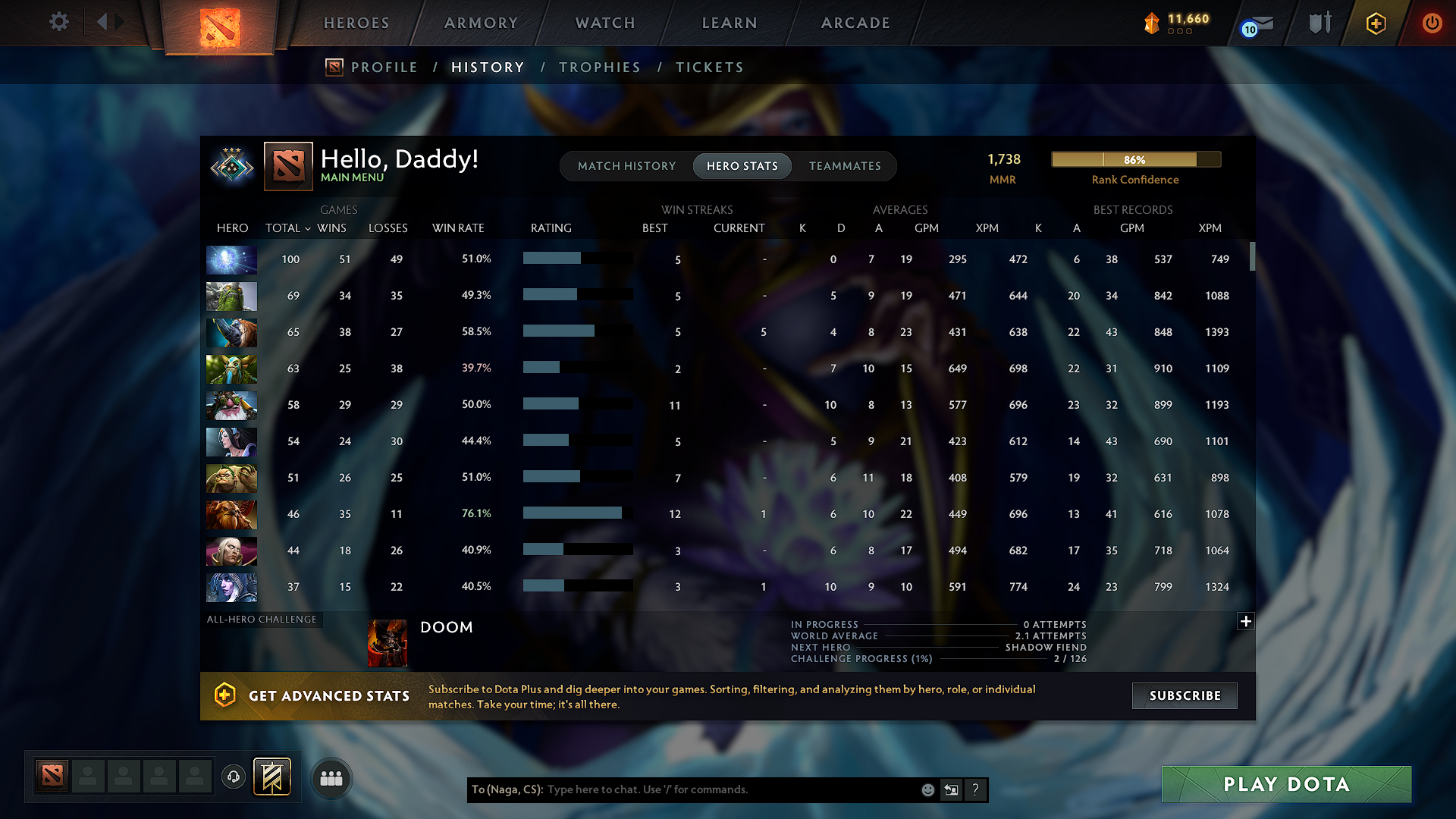Switch to the MATCH HISTORY tab

point(626,165)
